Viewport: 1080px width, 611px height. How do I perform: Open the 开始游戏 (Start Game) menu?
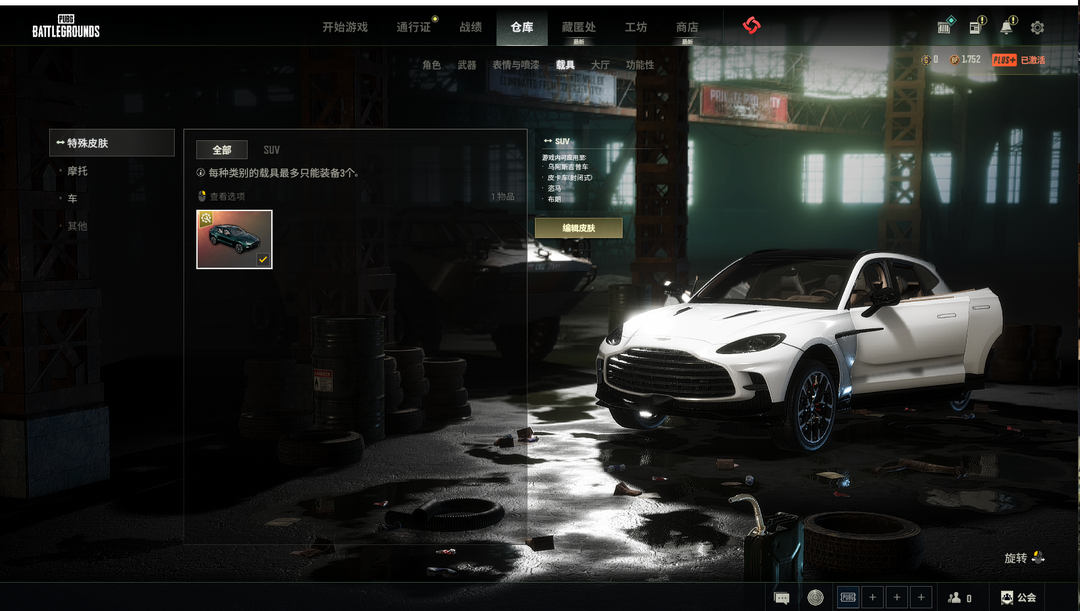click(x=345, y=27)
